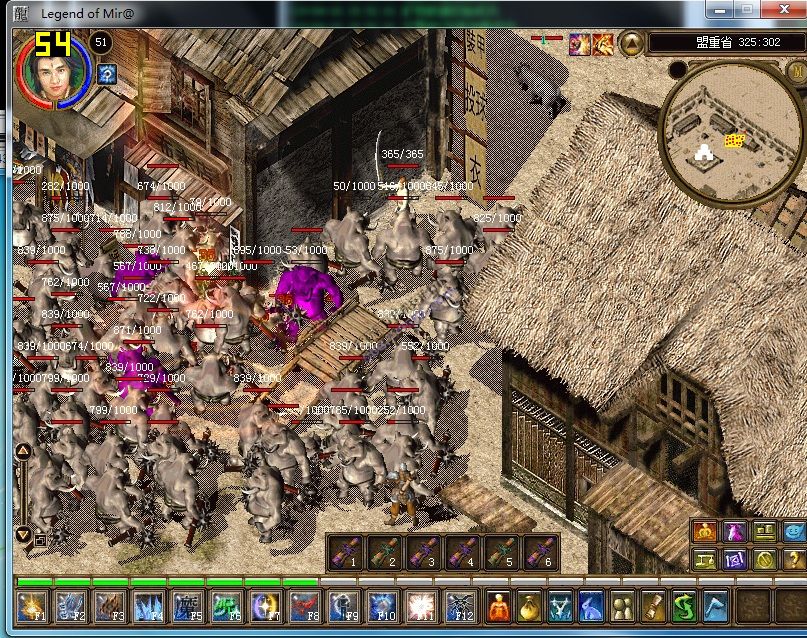Collapse the minimap with the up-arrow button
This screenshot has width=807, height=638.
pyautogui.click(x=632, y=43)
